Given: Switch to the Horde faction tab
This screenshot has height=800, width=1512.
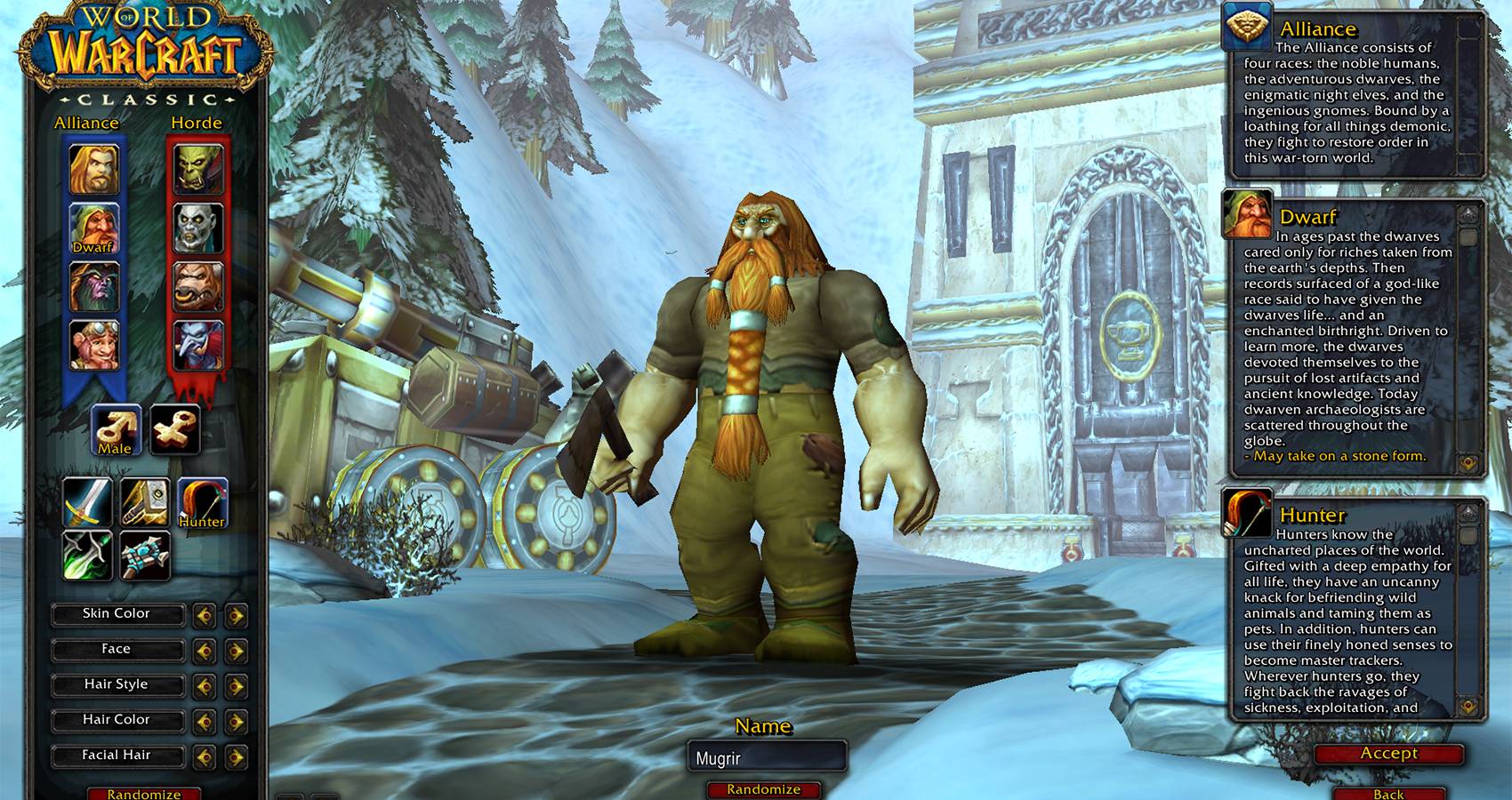Looking at the screenshot, I should (197, 124).
